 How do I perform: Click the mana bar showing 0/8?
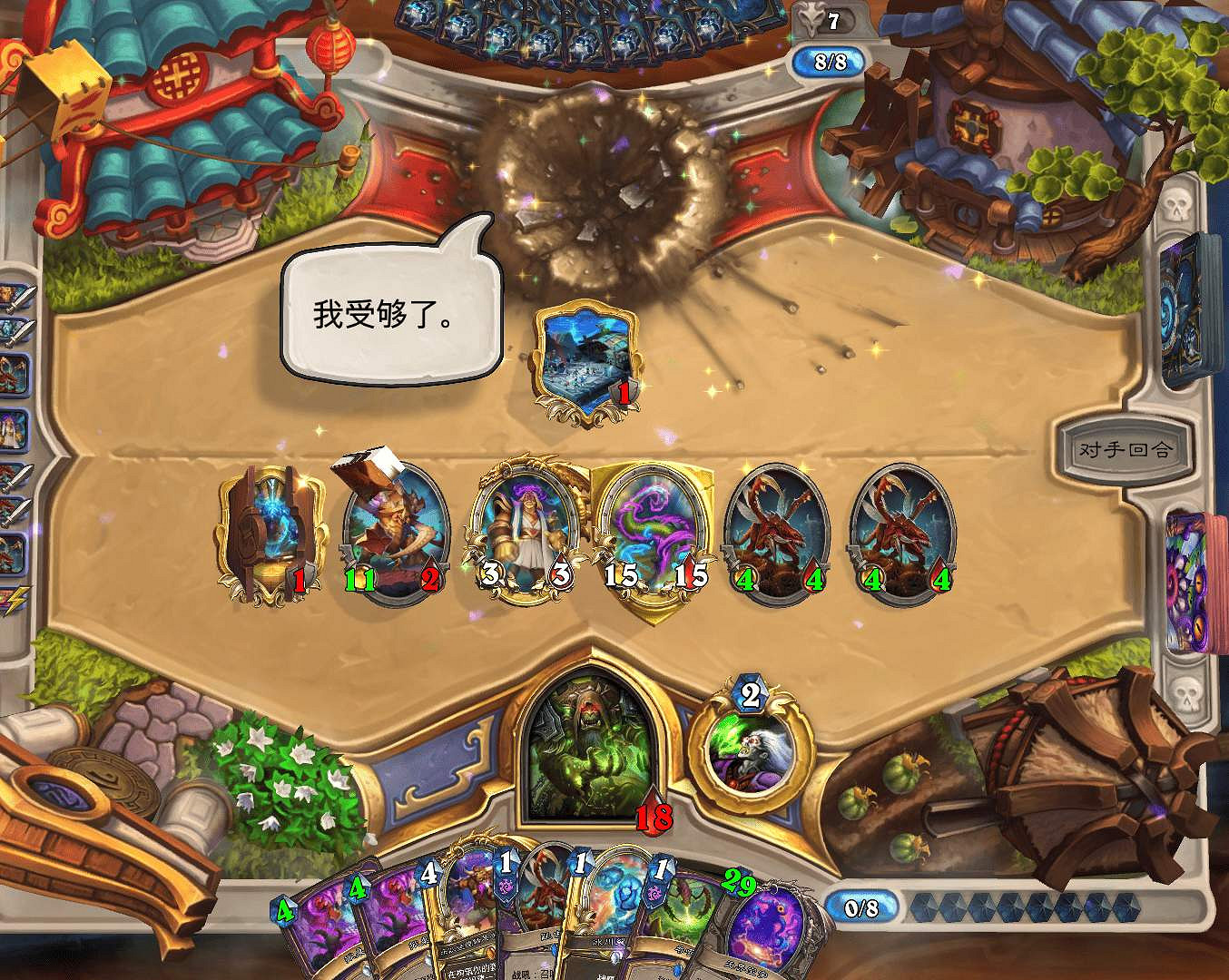[861, 907]
